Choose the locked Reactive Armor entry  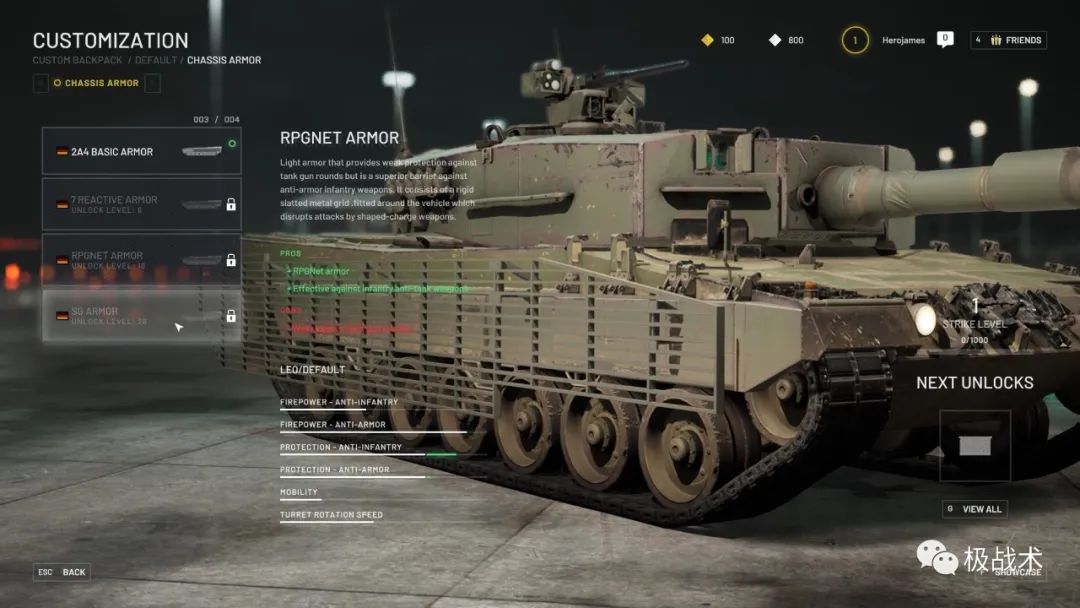tap(141, 204)
